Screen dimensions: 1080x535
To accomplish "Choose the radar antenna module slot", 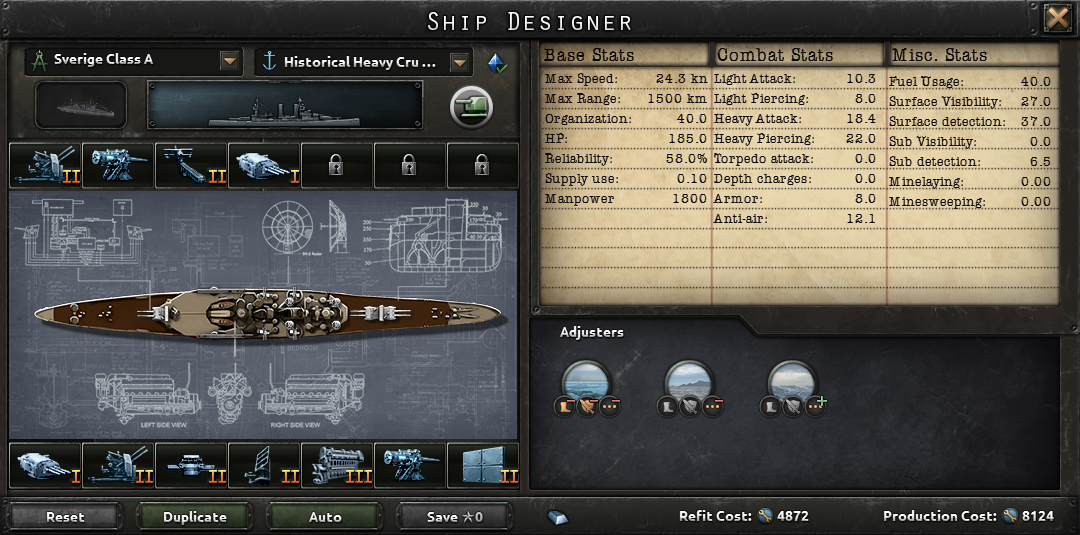I will coord(264,465).
